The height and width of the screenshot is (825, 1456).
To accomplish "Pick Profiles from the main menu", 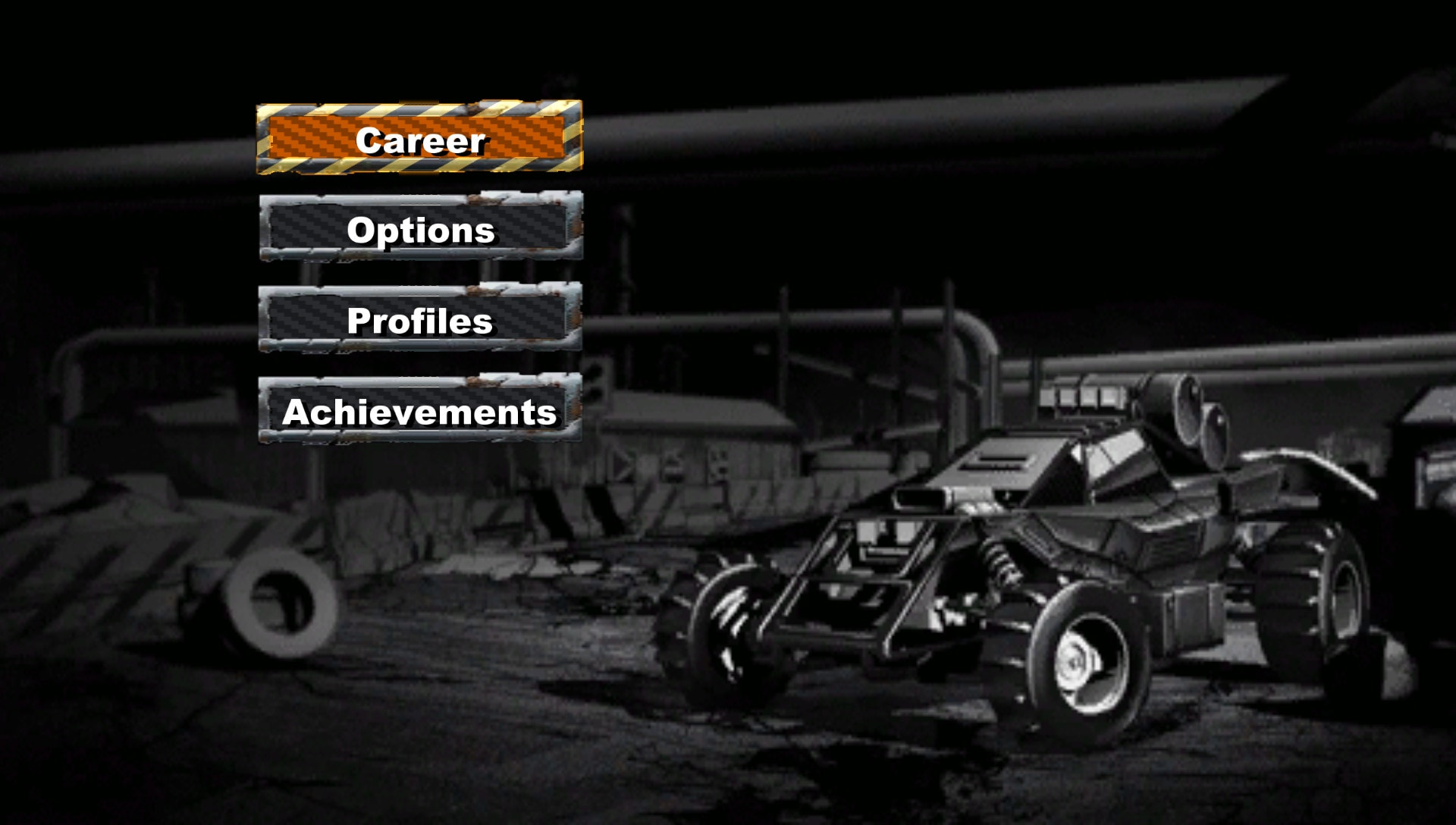I will [421, 323].
